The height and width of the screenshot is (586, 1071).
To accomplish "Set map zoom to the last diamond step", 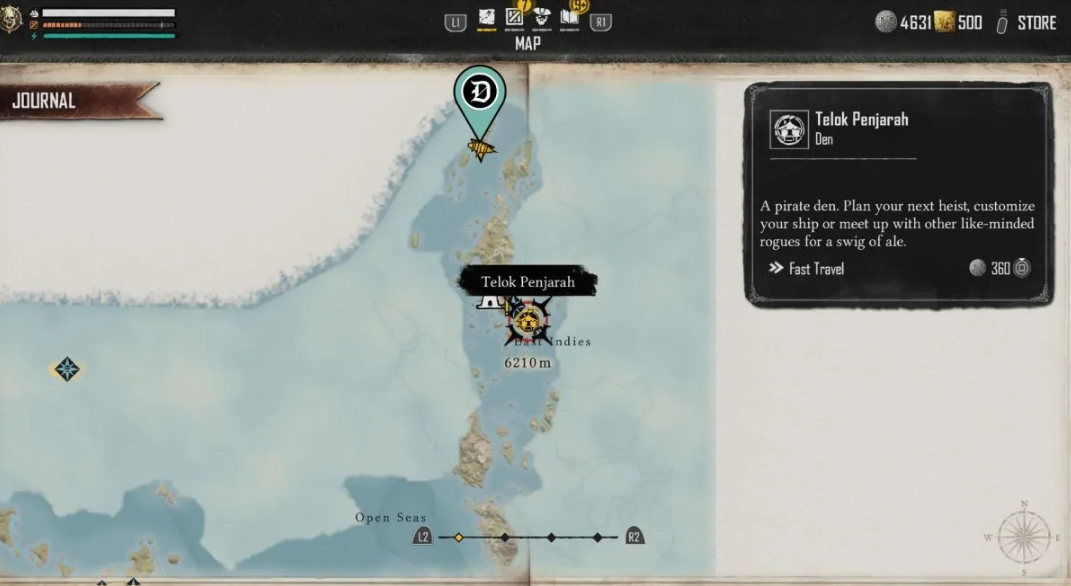I will 598,537.
